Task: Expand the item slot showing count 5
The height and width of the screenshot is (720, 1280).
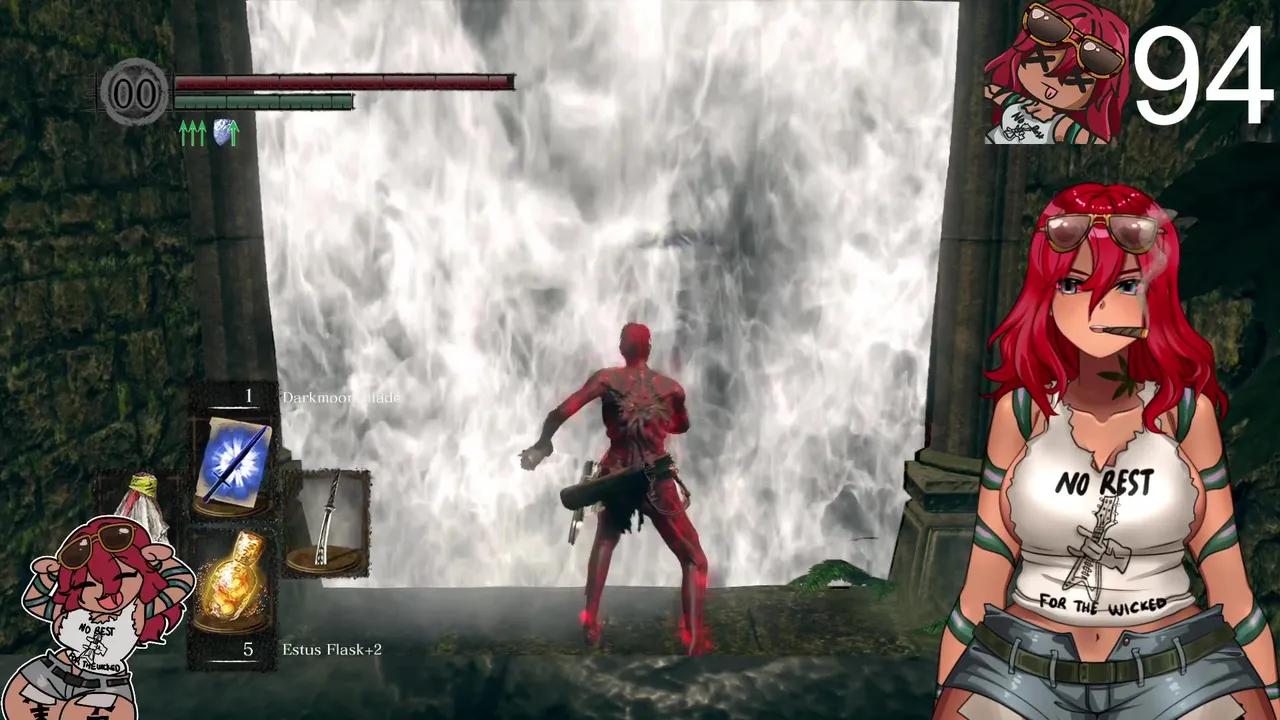Action: point(246,650)
